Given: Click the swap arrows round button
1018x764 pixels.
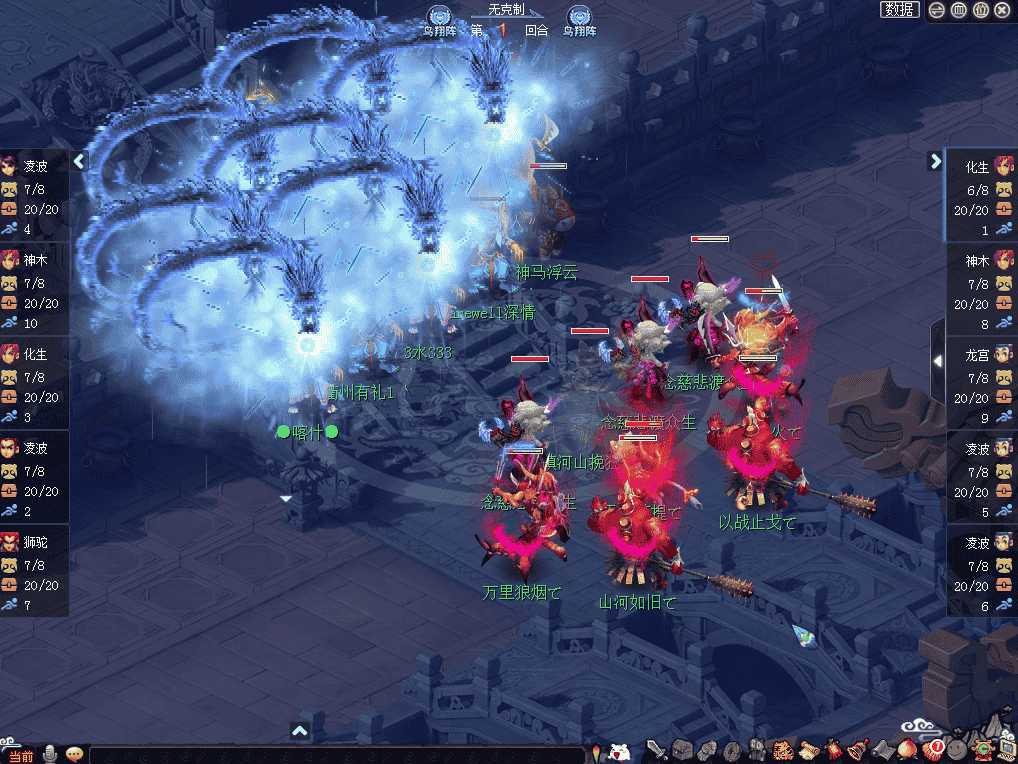Looking at the screenshot, I should click(x=937, y=10).
